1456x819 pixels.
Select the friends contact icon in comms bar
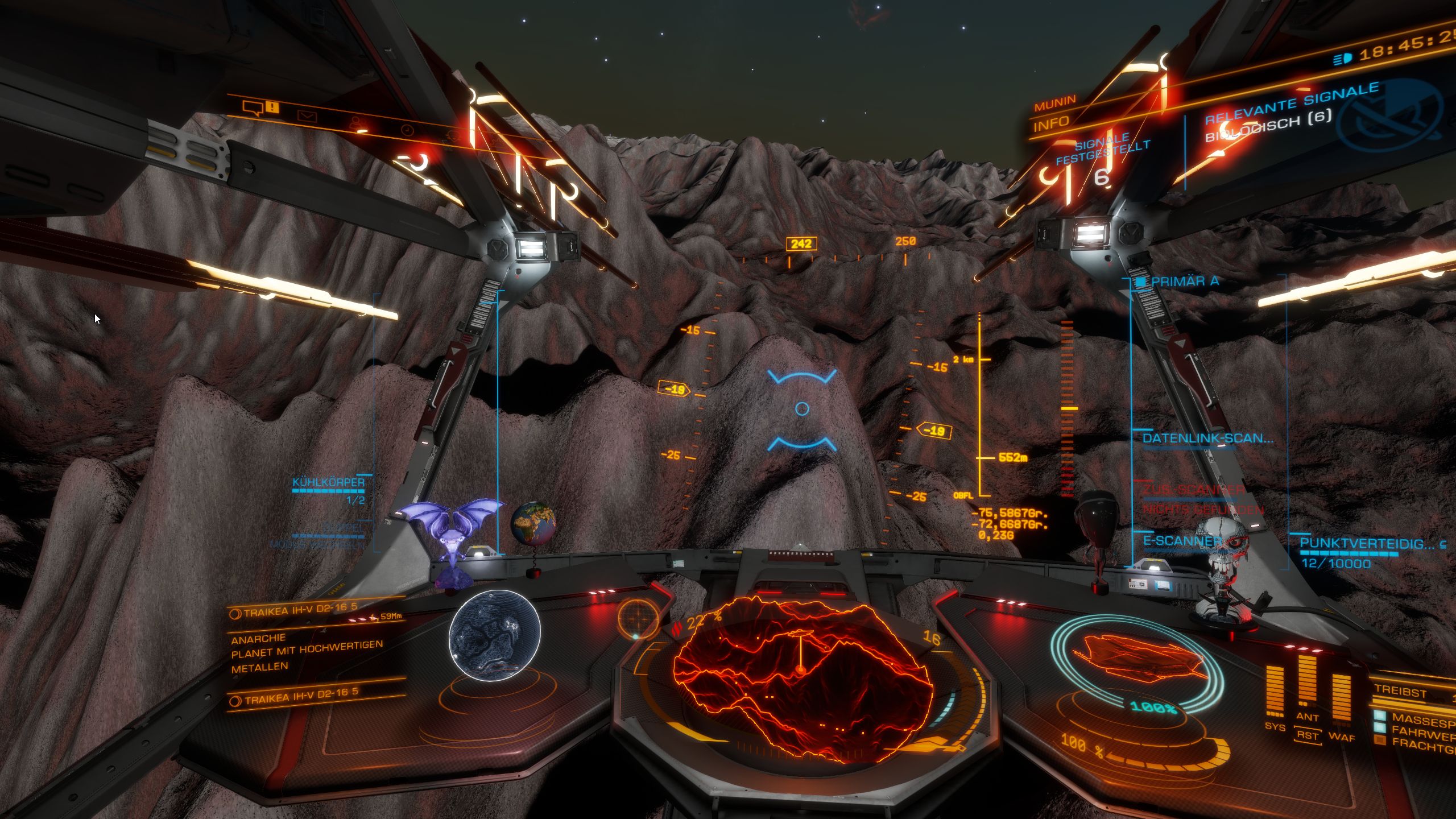[x=356, y=123]
